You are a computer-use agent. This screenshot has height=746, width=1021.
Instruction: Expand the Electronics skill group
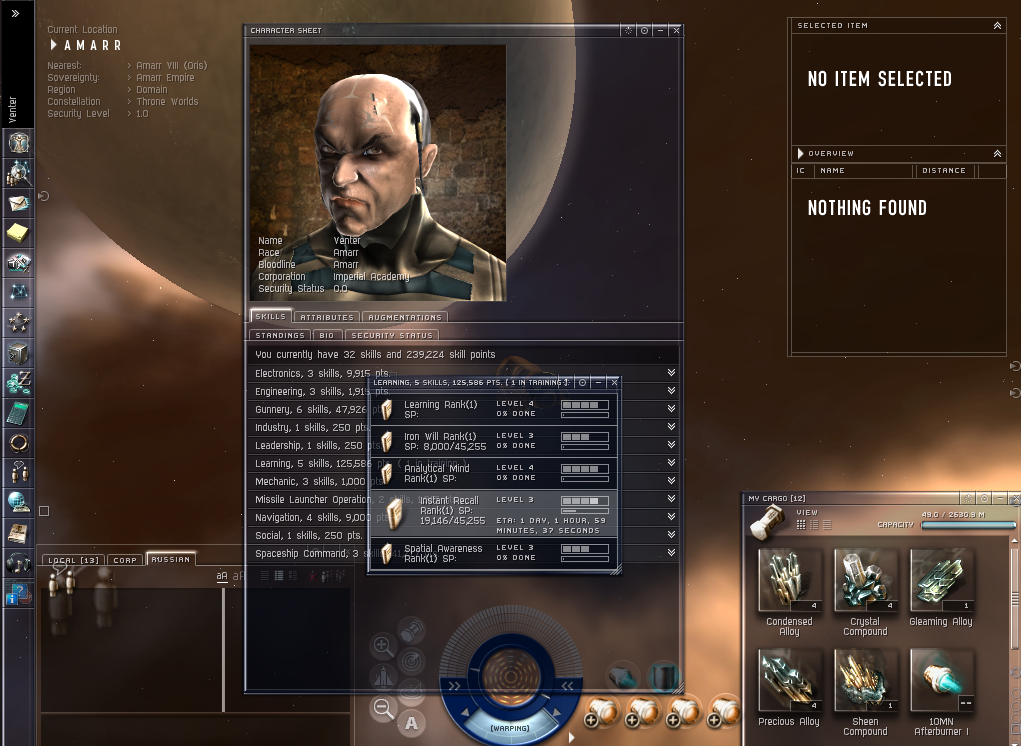tap(671, 373)
